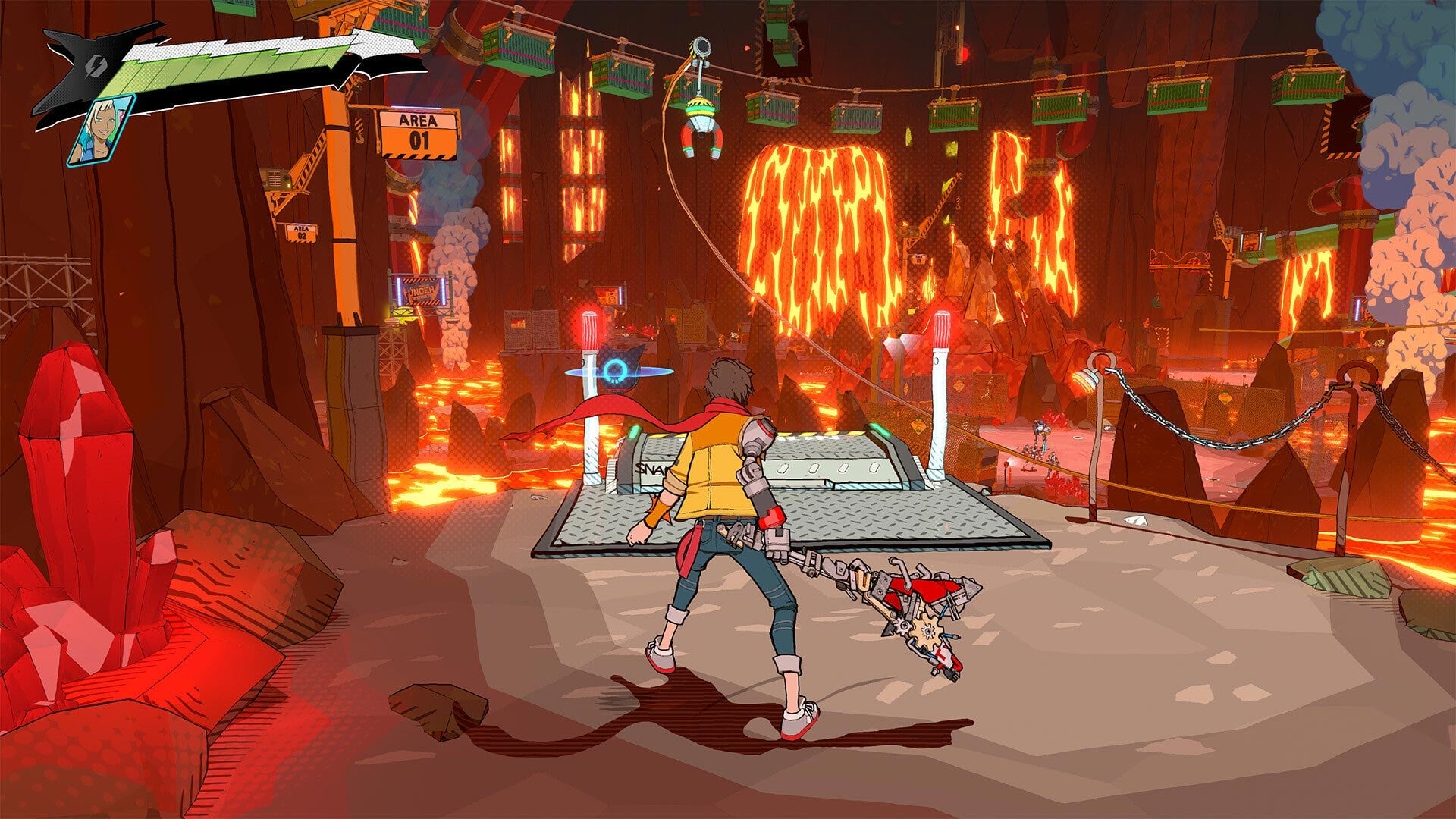Click the lightning bolt emblem on the health bar

click(96, 68)
